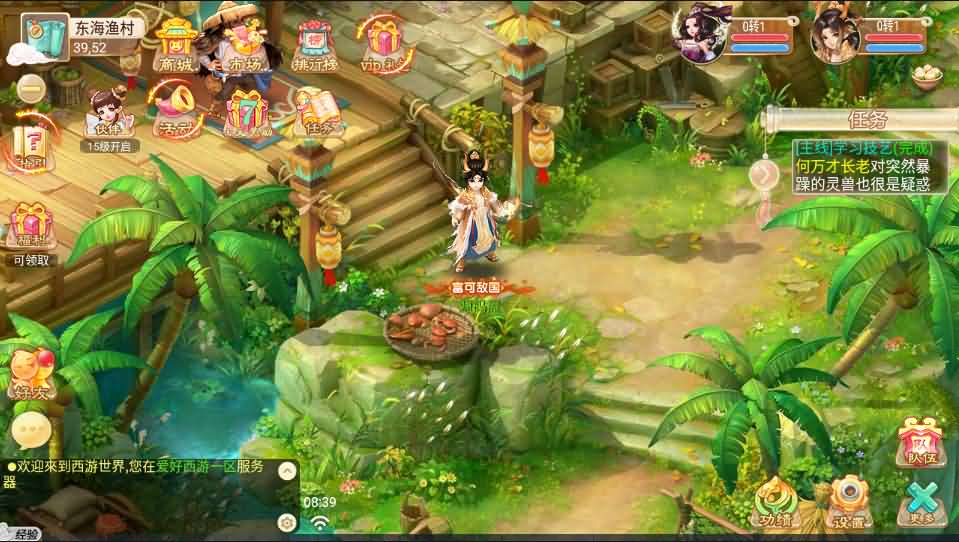
Task: Open the 任务 quest book icon
Action: pyautogui.click(x=319, y=112)
